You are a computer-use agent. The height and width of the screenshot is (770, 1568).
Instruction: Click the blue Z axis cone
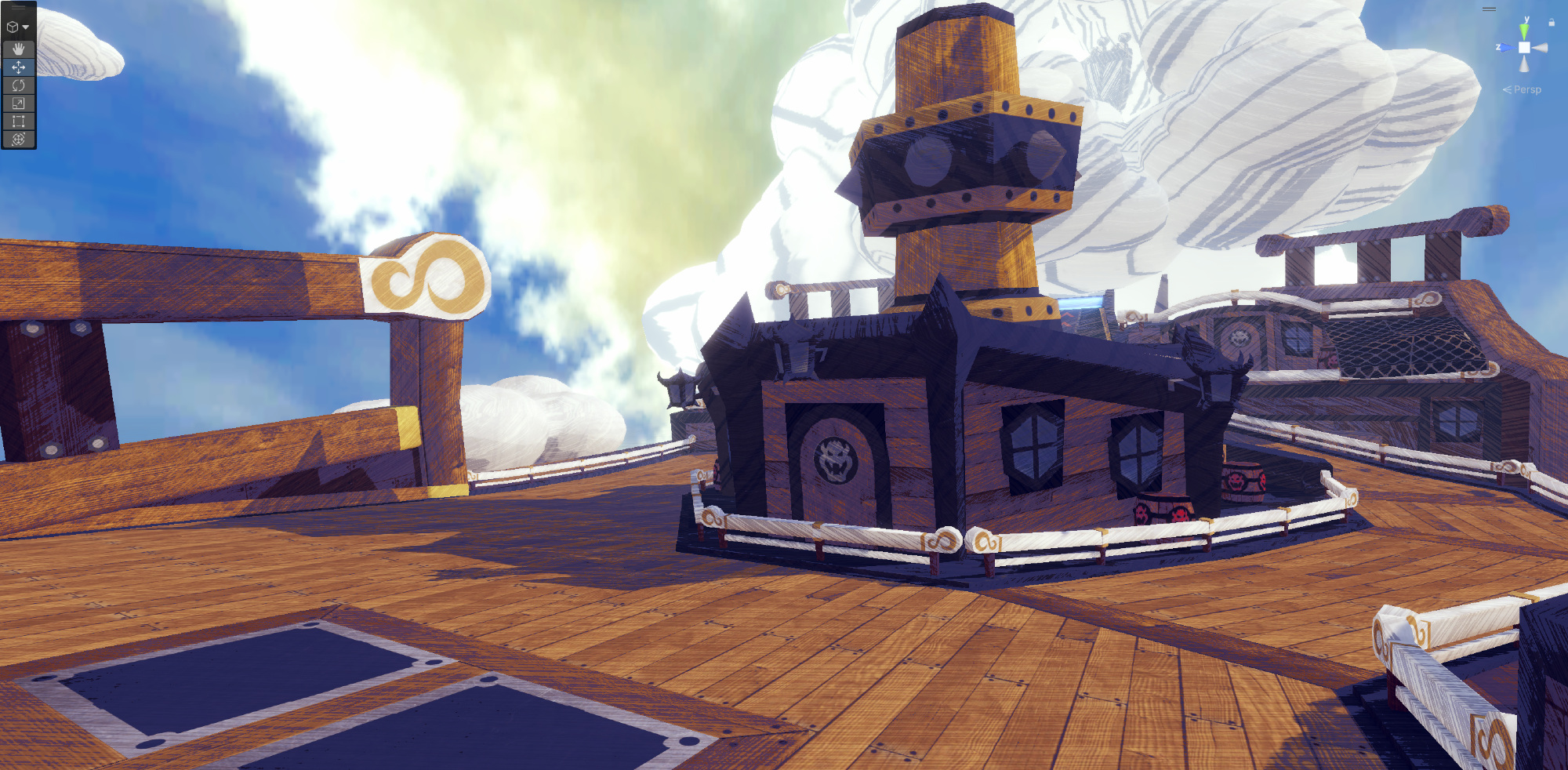[x=1506, y=48]
